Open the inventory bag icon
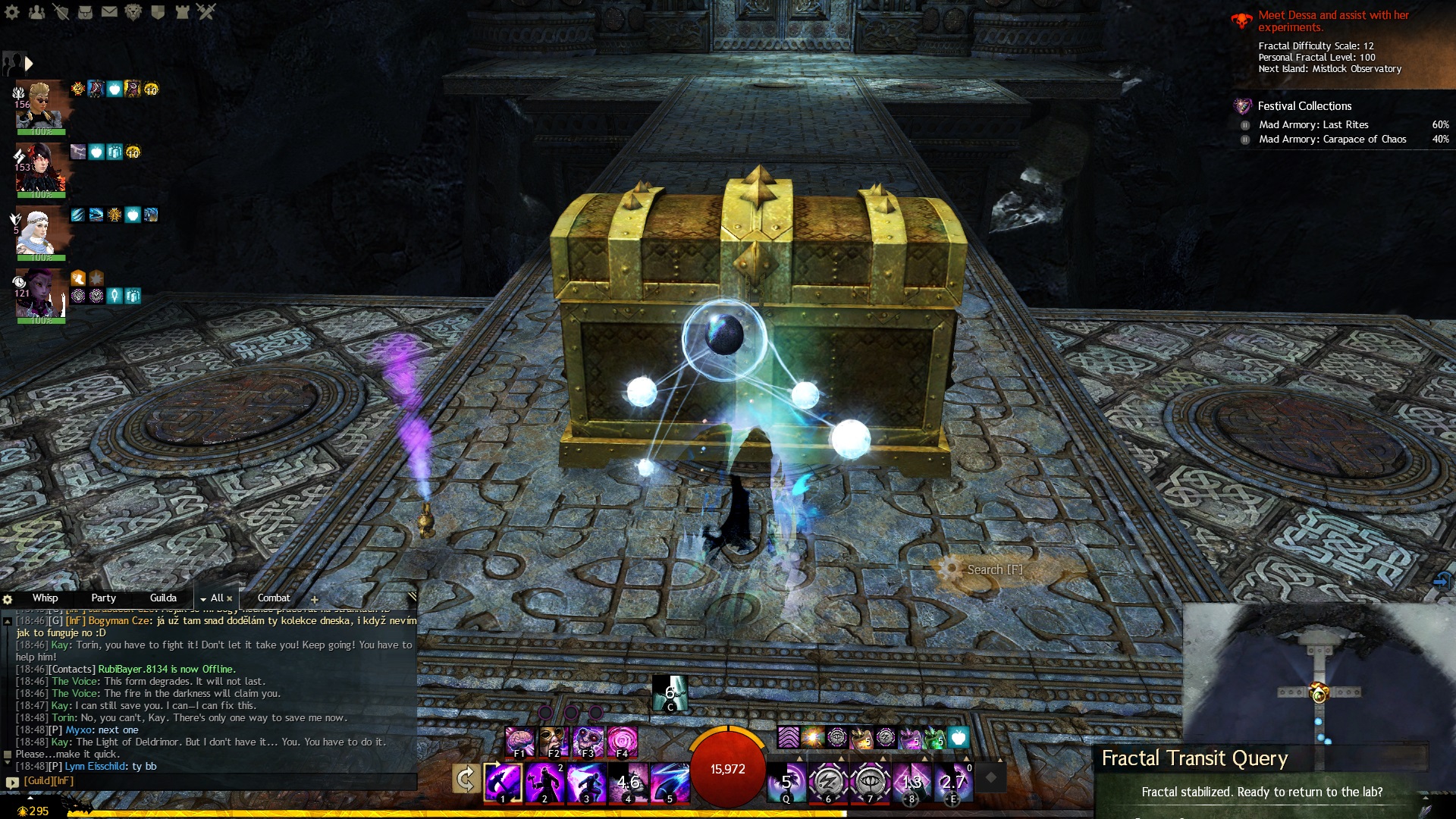The height and width of the screenshot is (819, 1456). 85,11
